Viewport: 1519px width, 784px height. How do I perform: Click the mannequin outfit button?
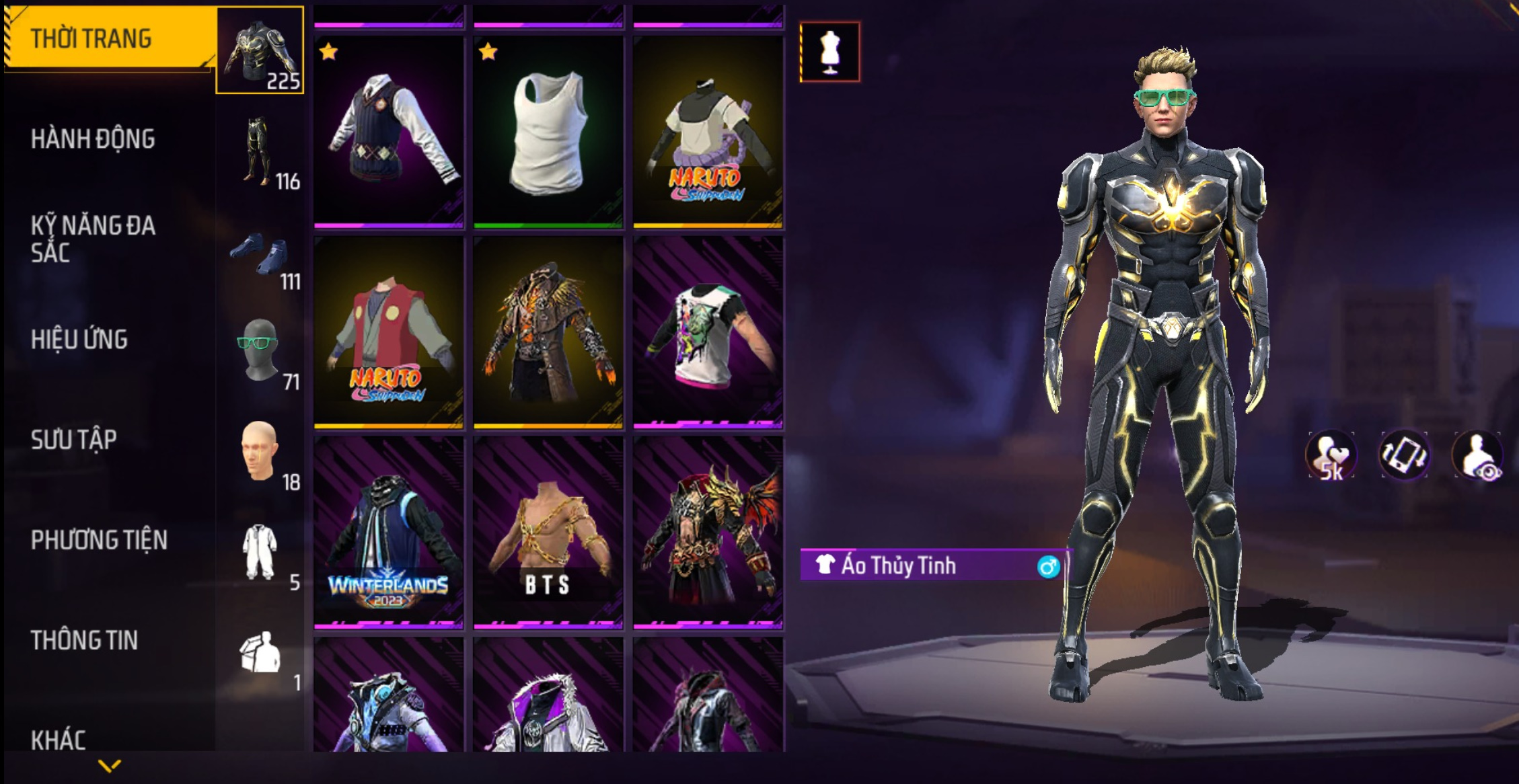click(830, 52)
